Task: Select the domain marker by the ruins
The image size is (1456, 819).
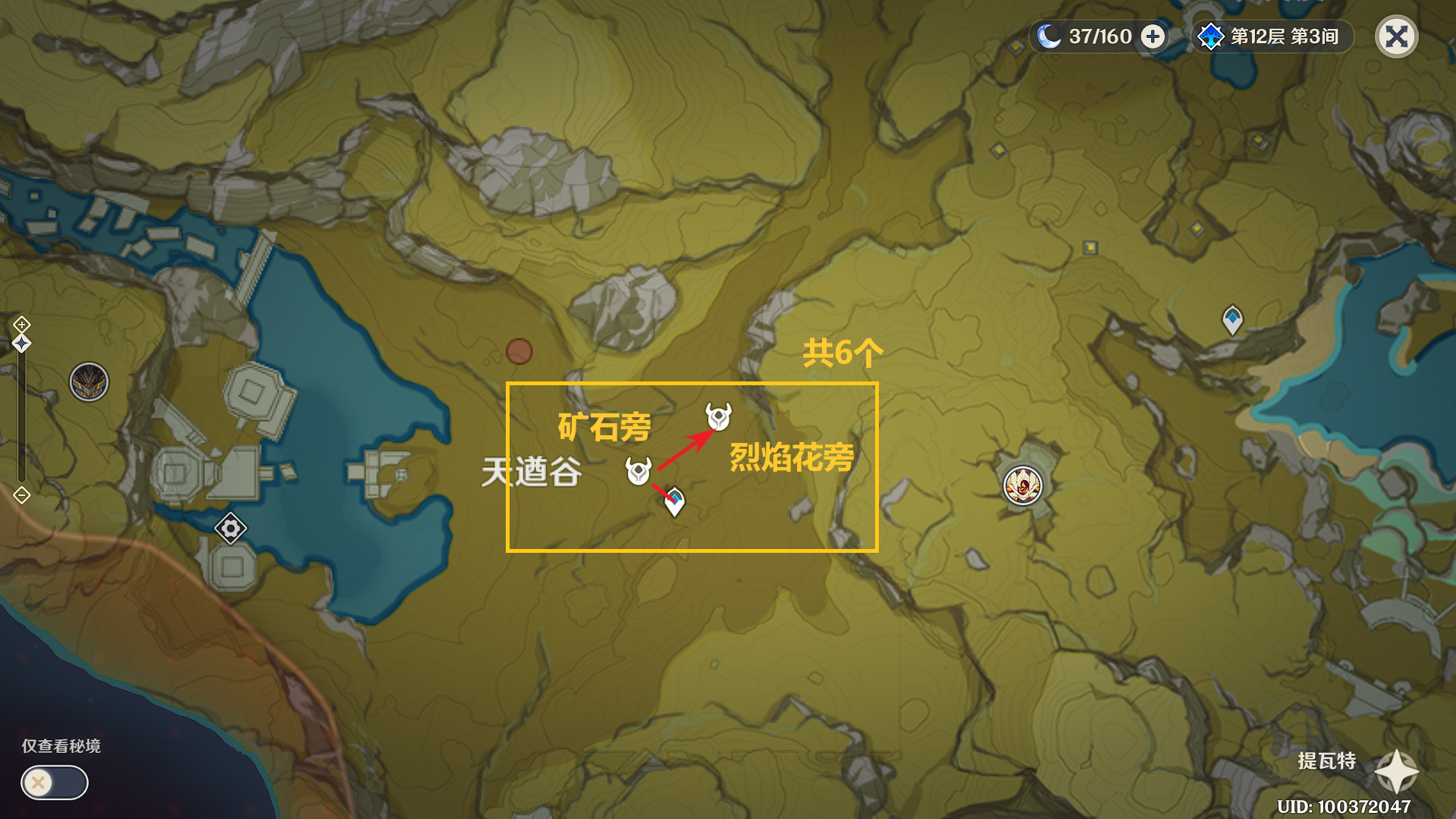Action: pos(231,528)
